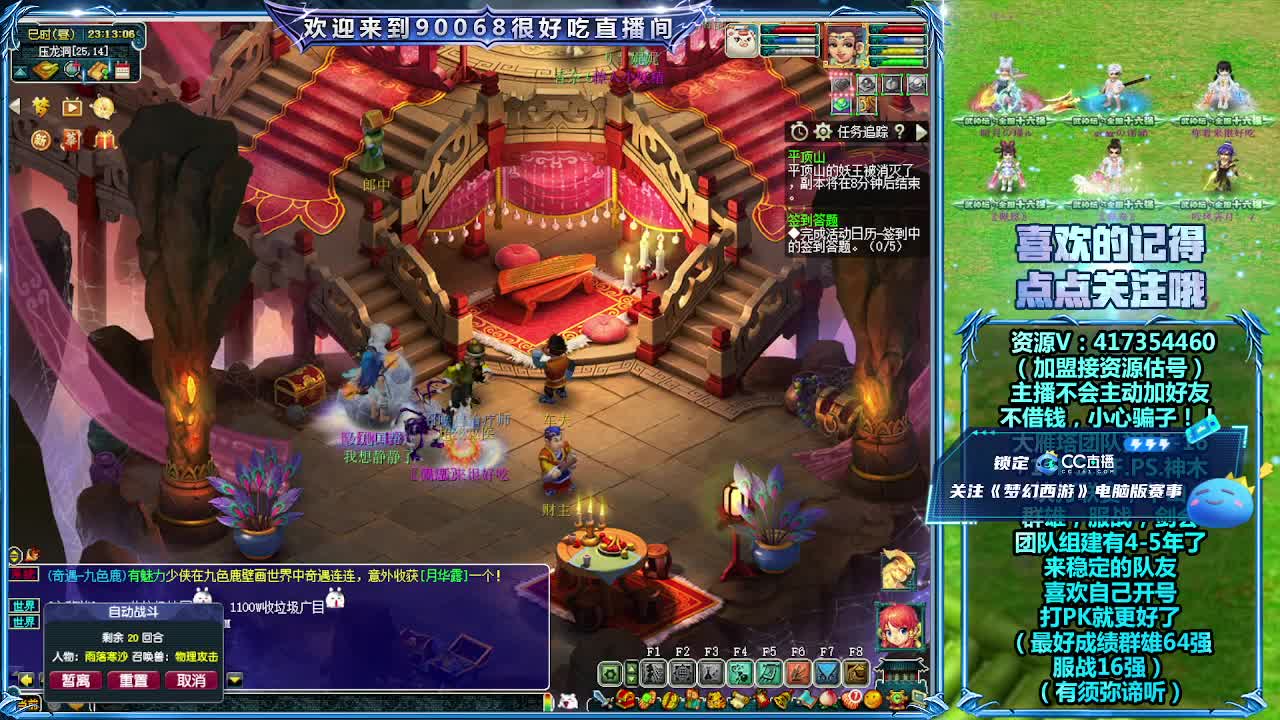This screenshot has width=1280, height=720.
Task: Collapse the quest tracker using its arrow
Action: click(x=921, y=132)
